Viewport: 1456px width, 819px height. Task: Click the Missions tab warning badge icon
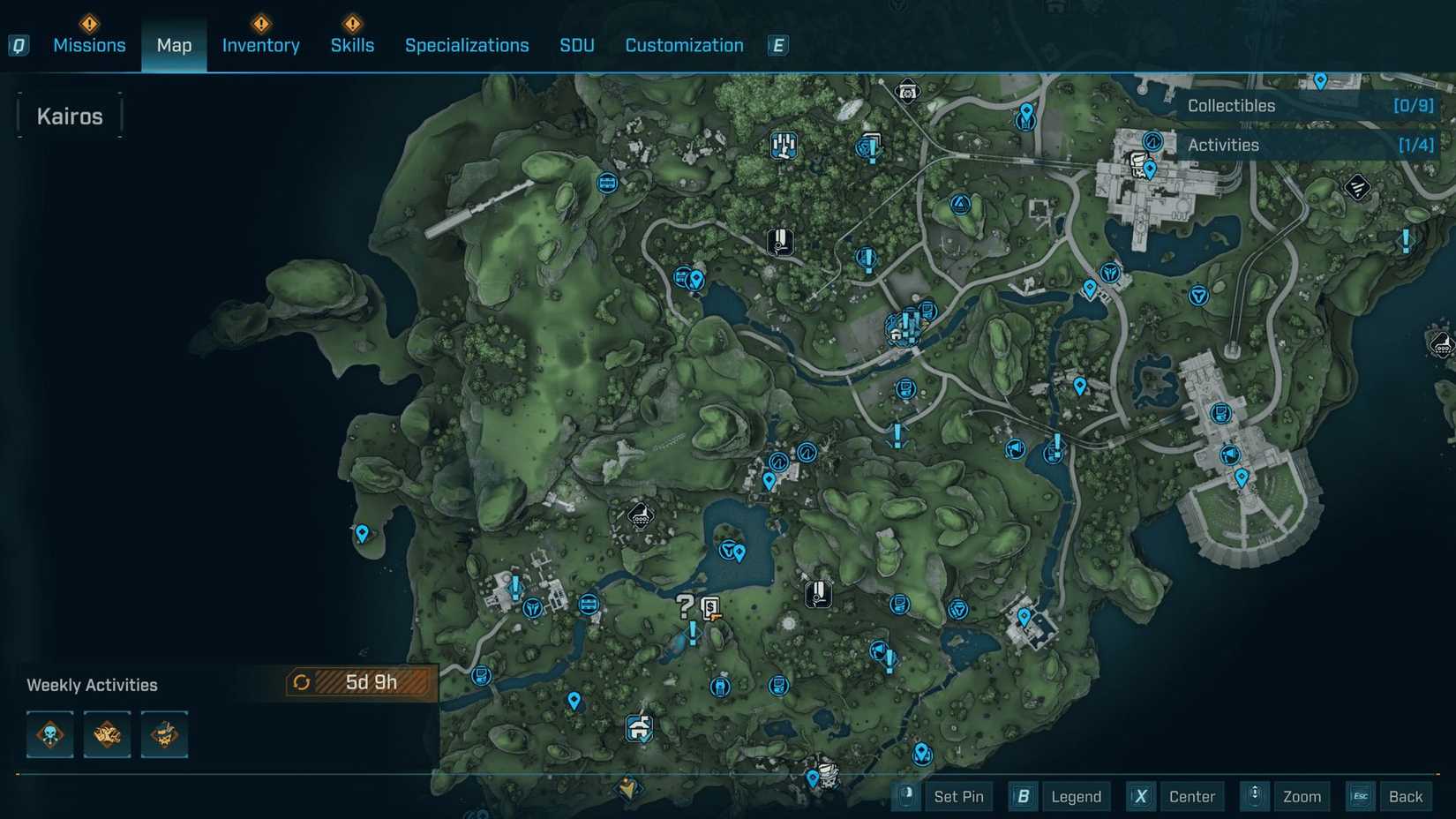pyautogui.click(x=88, y=24)
